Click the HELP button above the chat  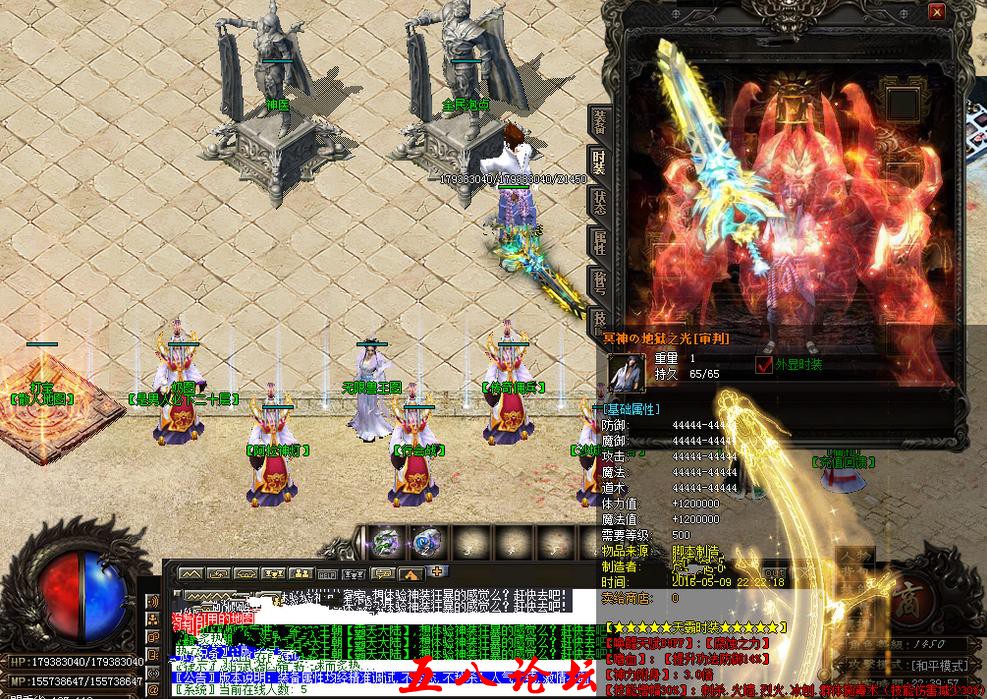pyautogui.click(x=326, y=574)
